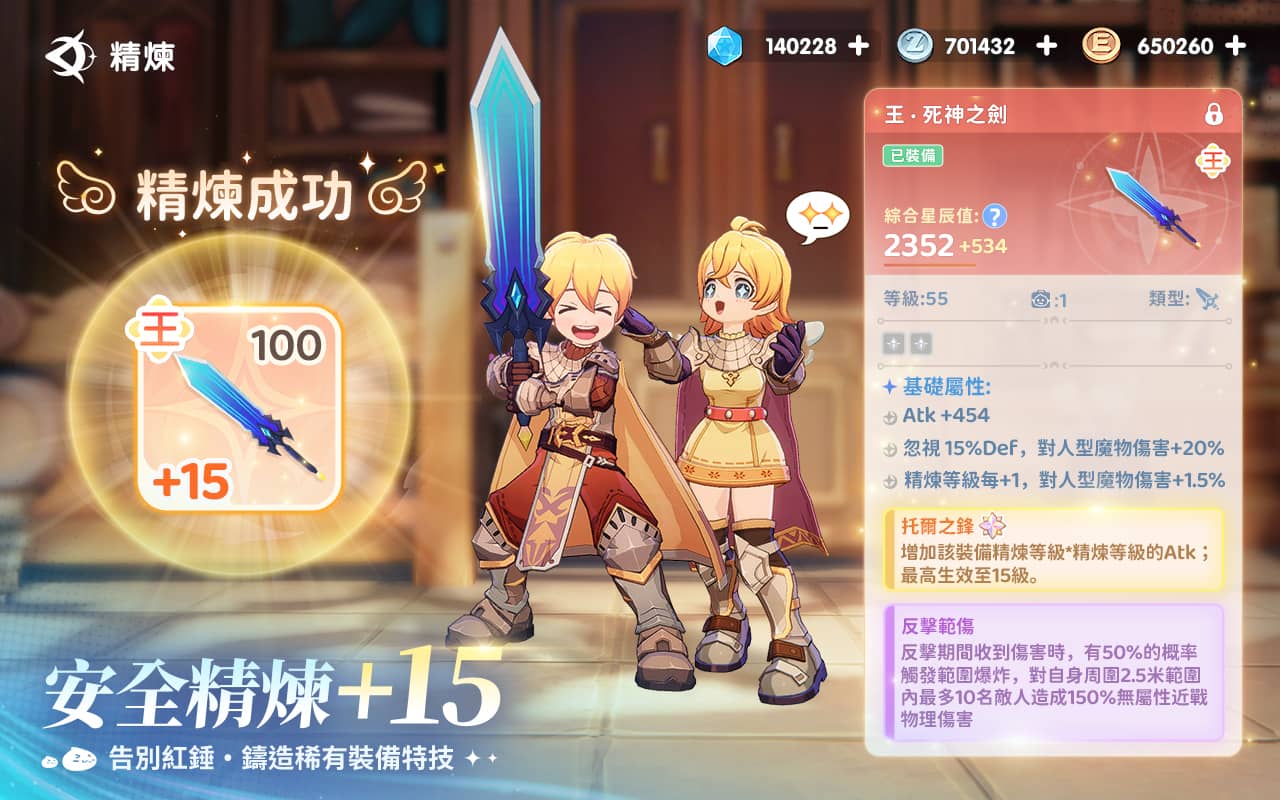Image resolution: width=1280 pixels, height=800 pixels.
Task: Select the crossed-swords weapon type icon
Action: click(x=1209, y=299)
